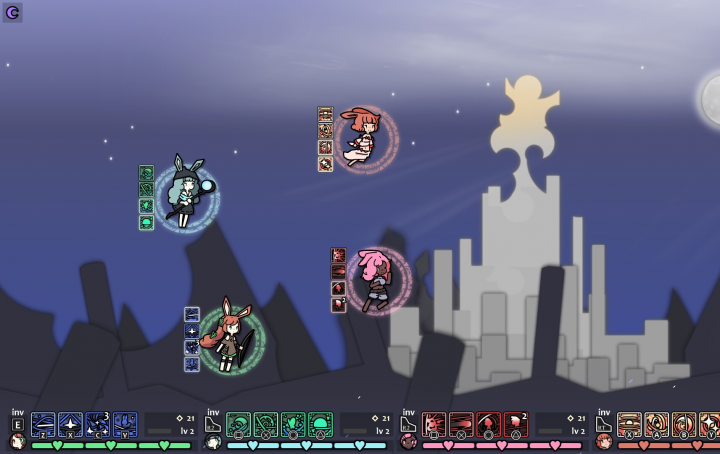Select the red ability with 2 charges
Image resolution: width=720 pixels, height=454 pixels.
tap(516, 424)
